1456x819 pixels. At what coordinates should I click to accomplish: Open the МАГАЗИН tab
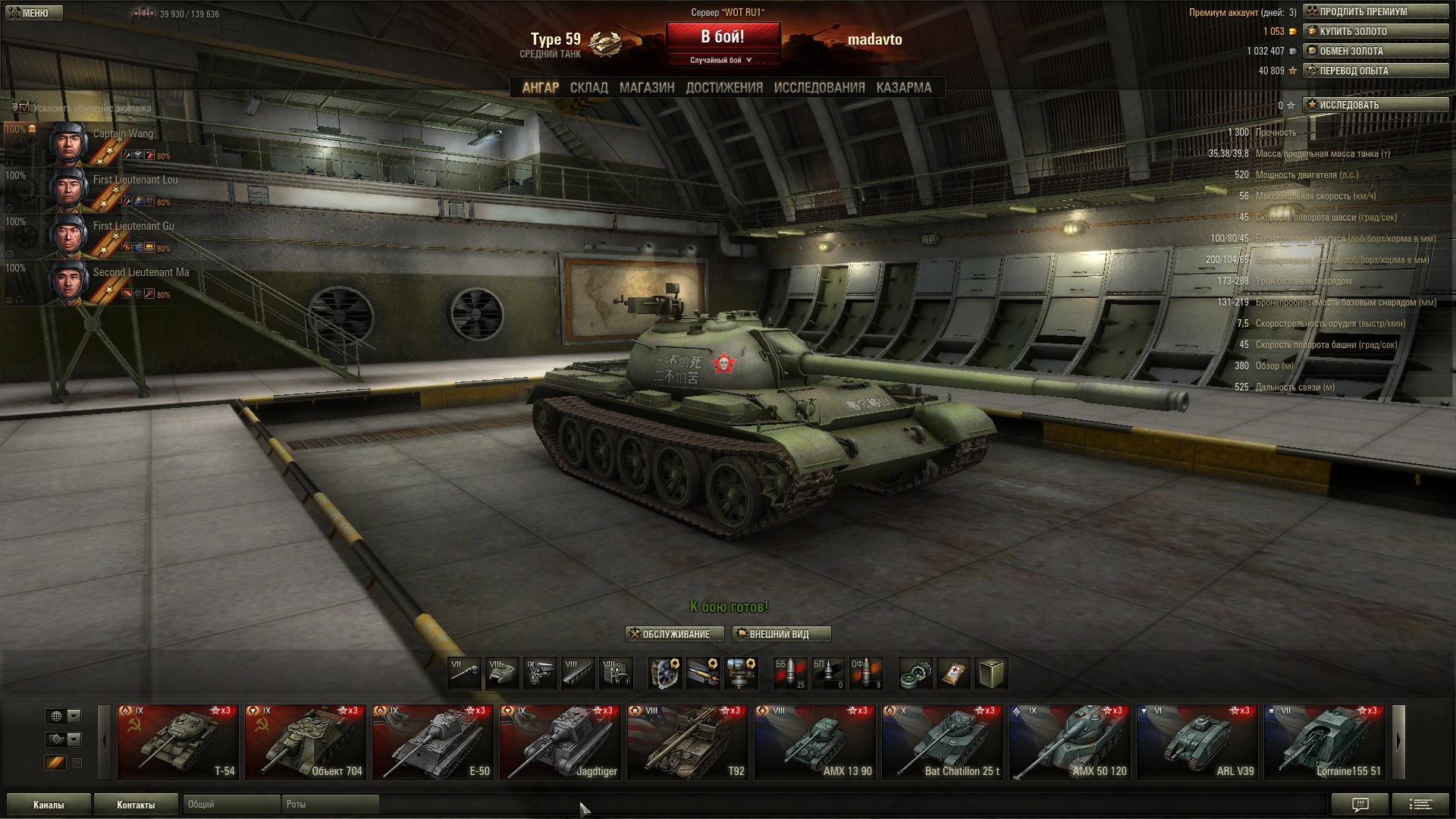pos(646,88)
